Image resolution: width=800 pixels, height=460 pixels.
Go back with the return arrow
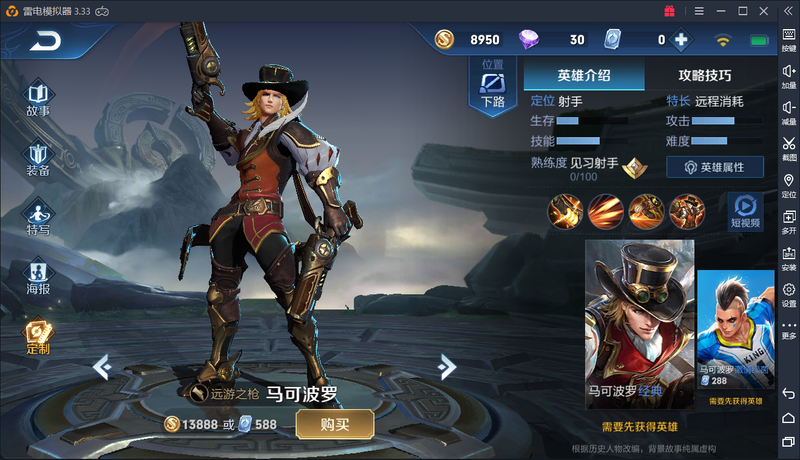[44, 41]
